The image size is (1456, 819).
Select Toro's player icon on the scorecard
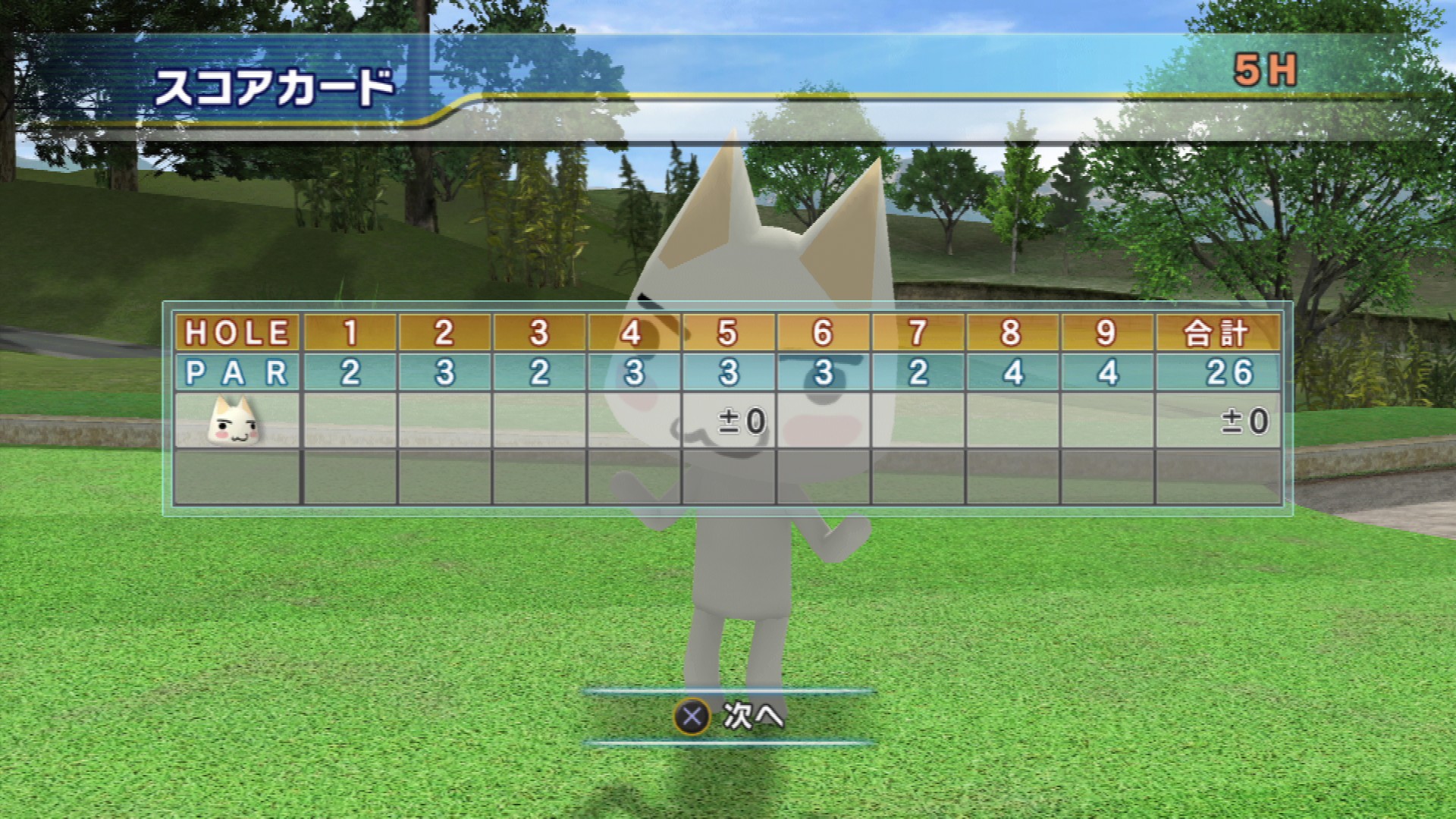[x=234, y=421]
